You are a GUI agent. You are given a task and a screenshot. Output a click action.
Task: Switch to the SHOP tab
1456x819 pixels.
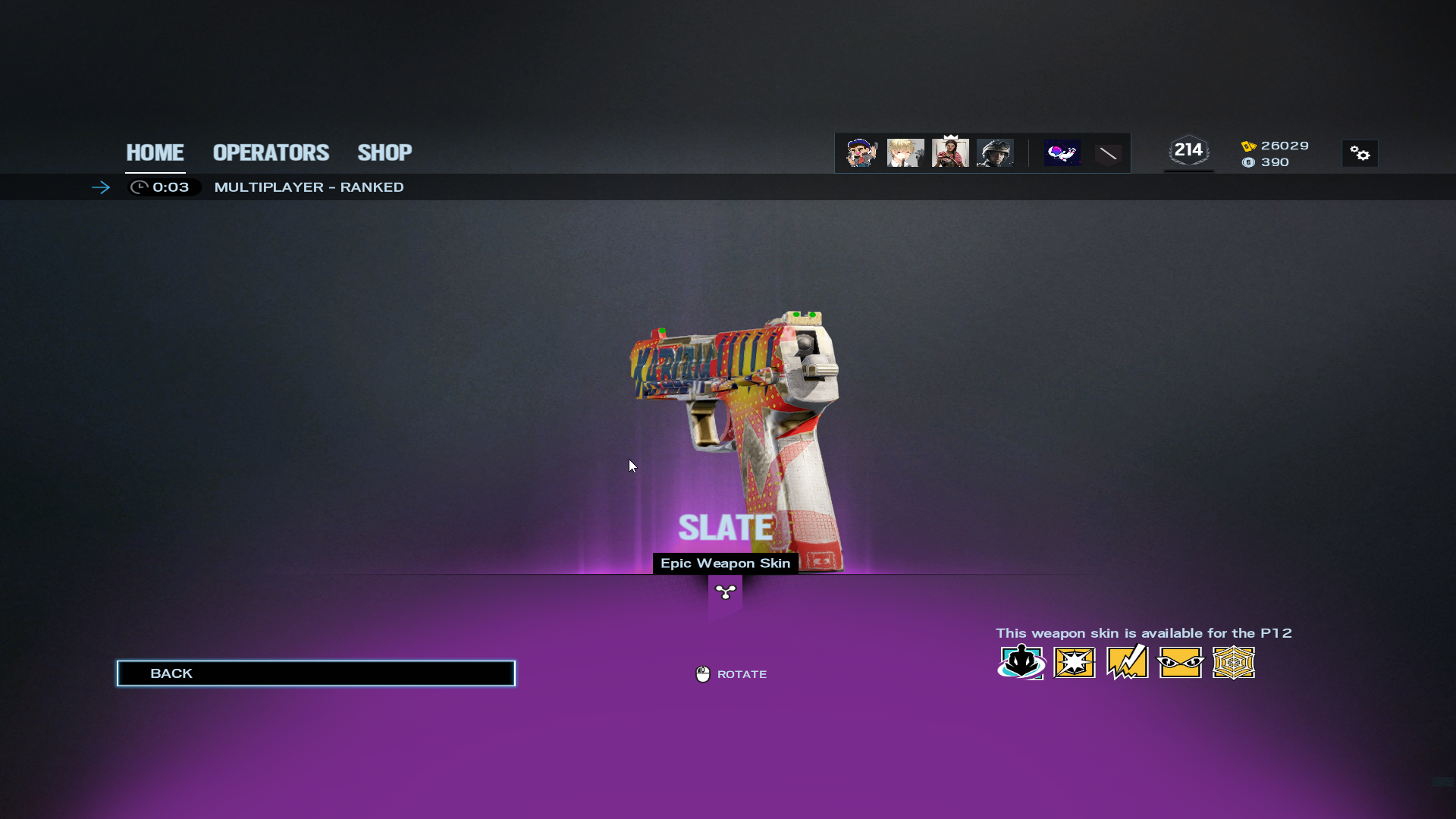point(384,152)
